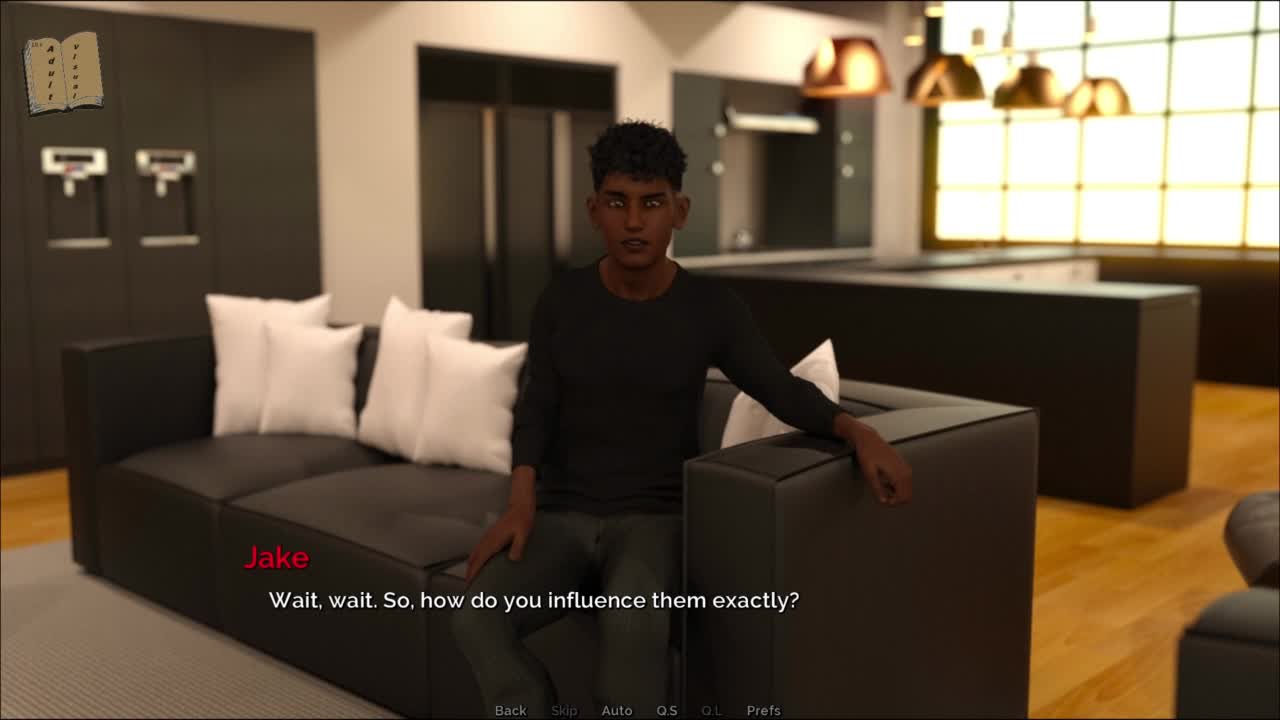1280x720 pixels.
Task: Open the Prefs menu
Action: 764,710
